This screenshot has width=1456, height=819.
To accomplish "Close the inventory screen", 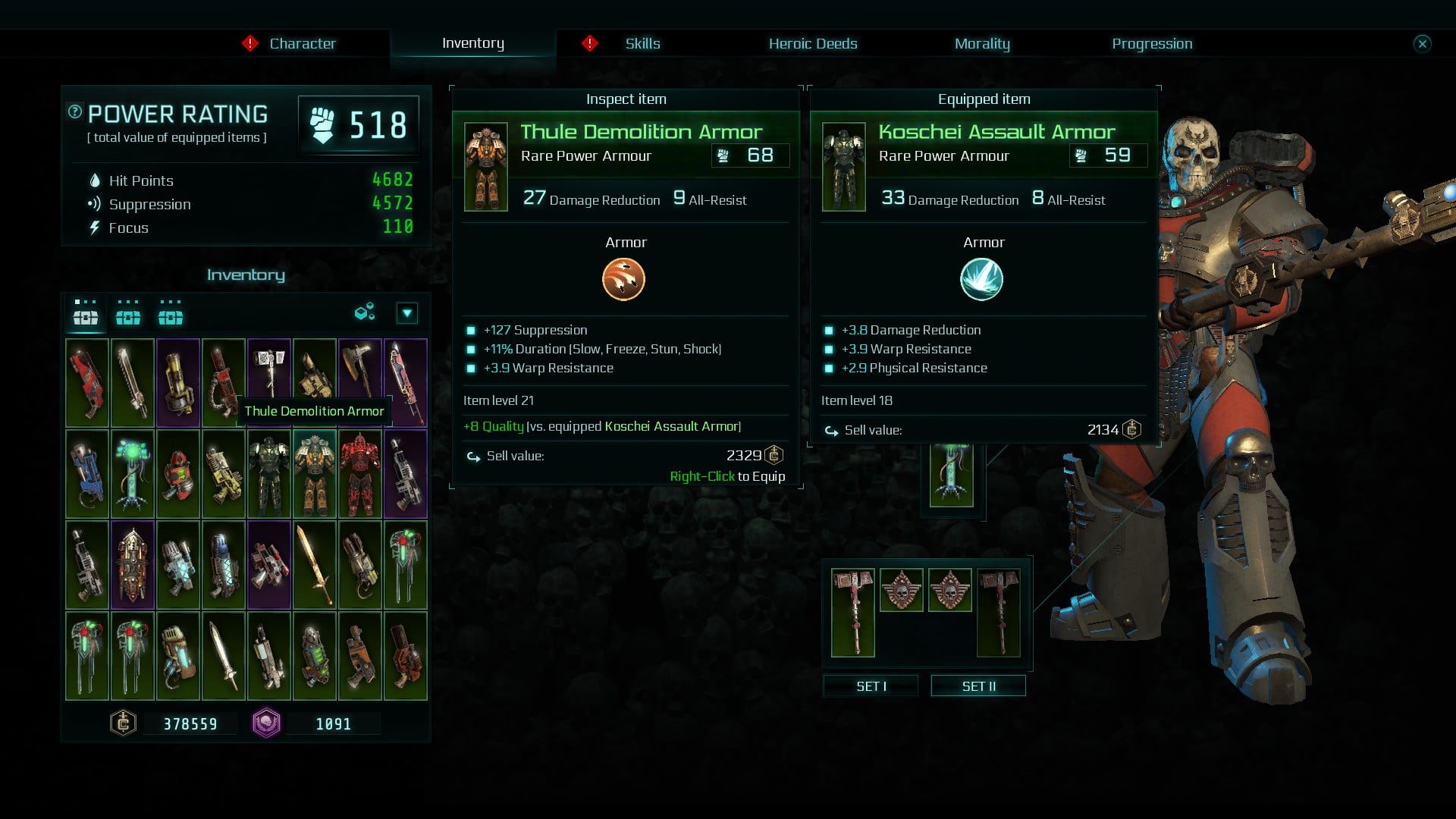I will pos(1422,43).
